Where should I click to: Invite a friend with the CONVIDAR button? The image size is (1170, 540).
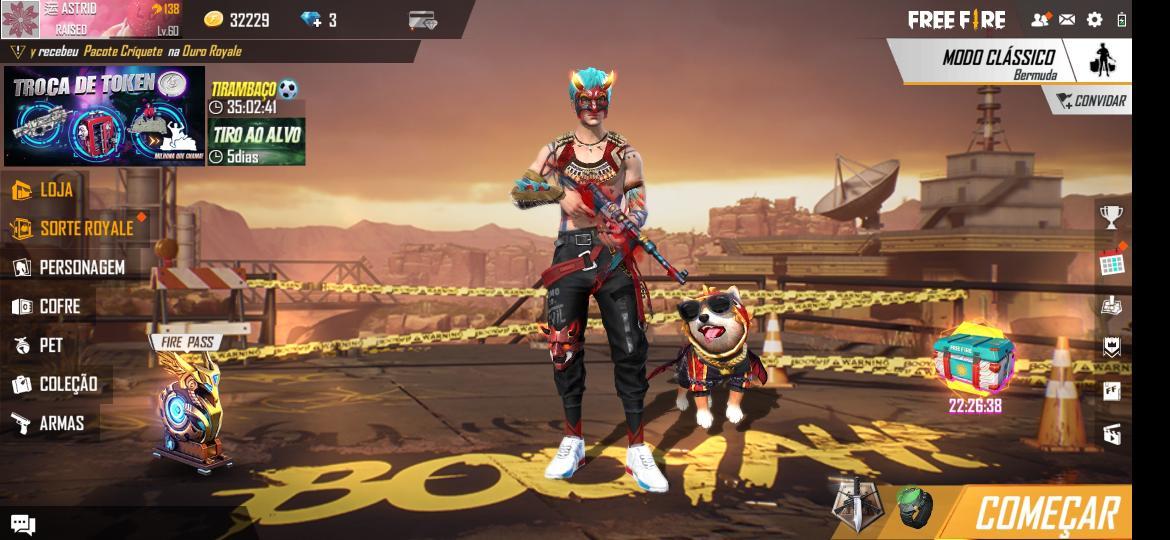[1091, 101]
